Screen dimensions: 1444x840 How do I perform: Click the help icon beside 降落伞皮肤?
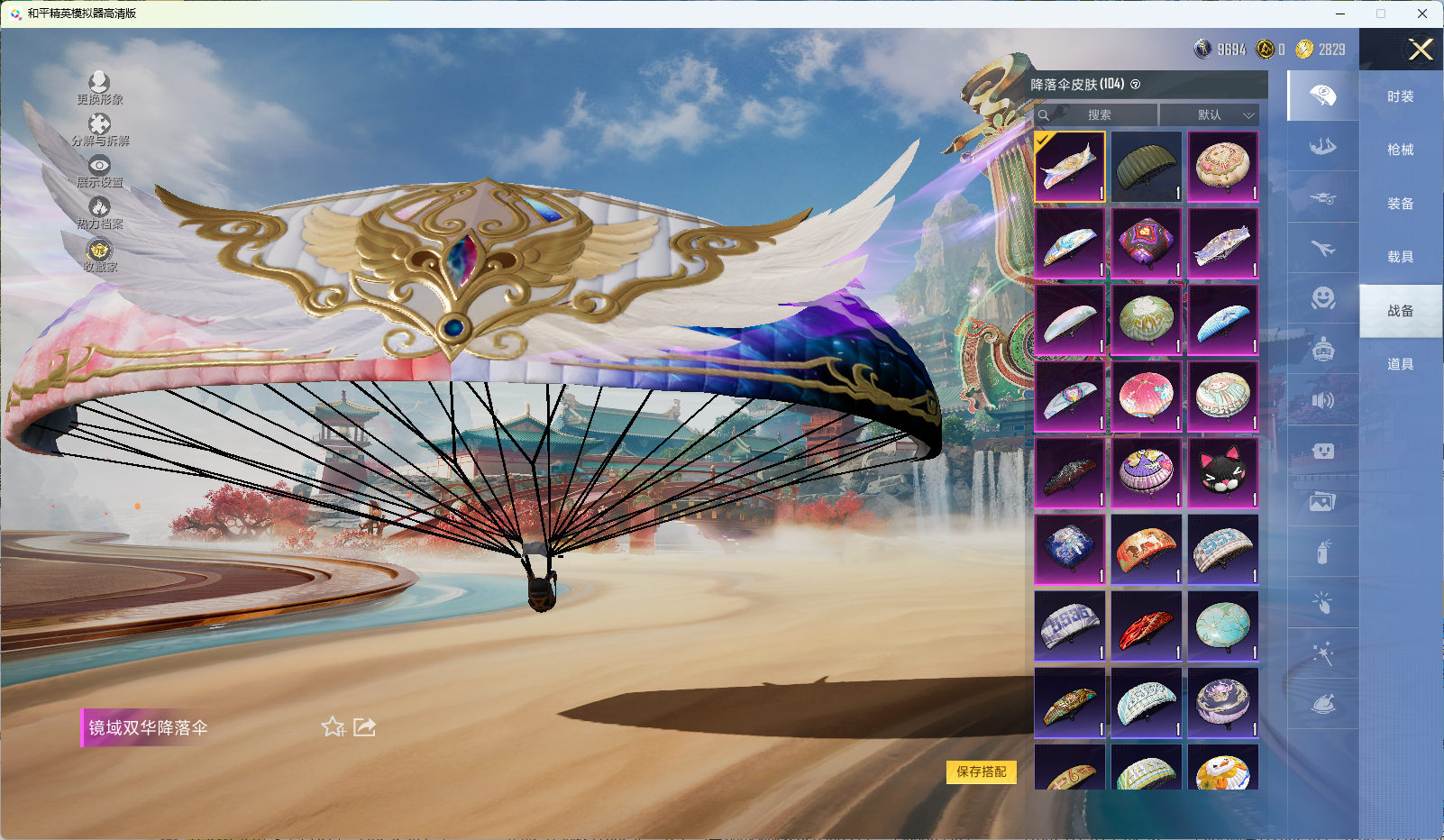1136,85
